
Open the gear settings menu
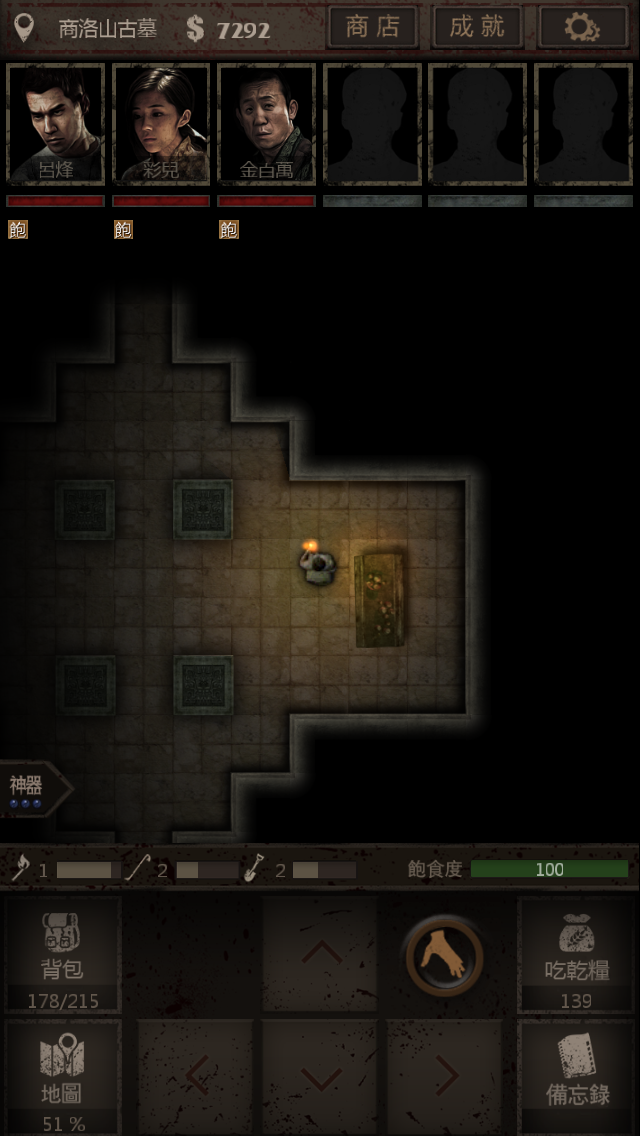point(582,27)
